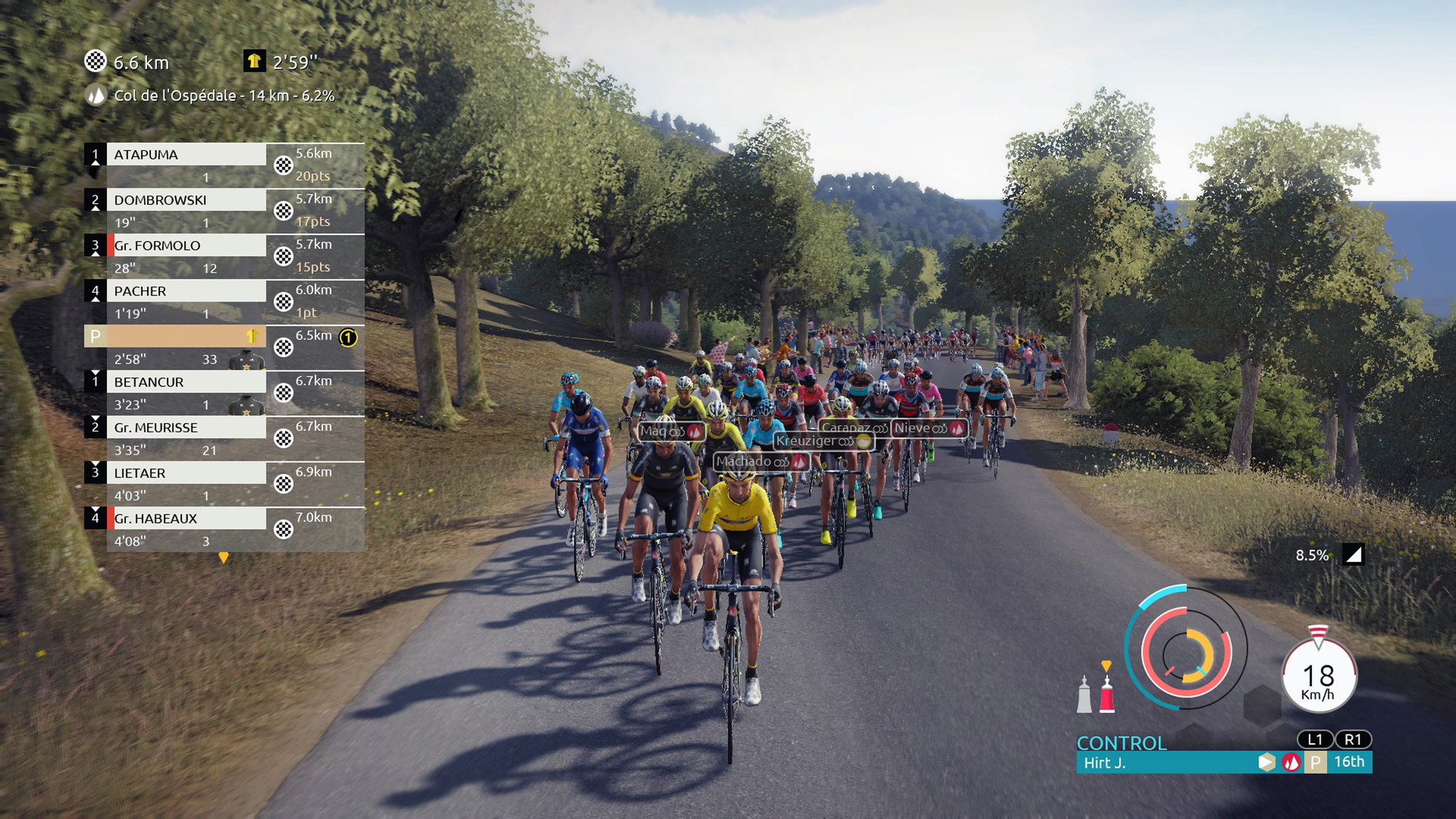Pick the PACHER row in the standings
1456x819 pixels.
tap(186, 291)
